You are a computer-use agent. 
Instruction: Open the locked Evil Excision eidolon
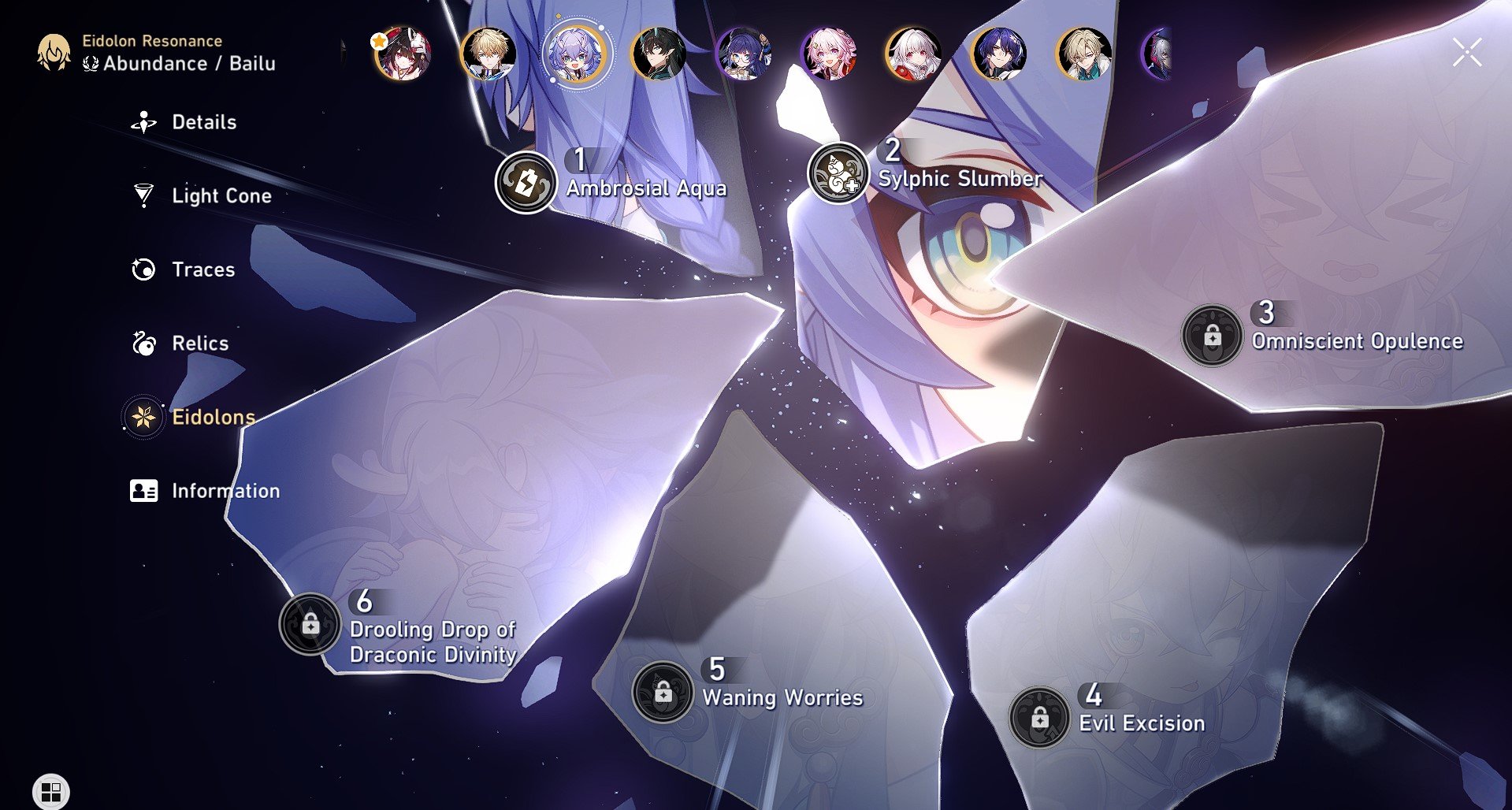pos(1039,718)
